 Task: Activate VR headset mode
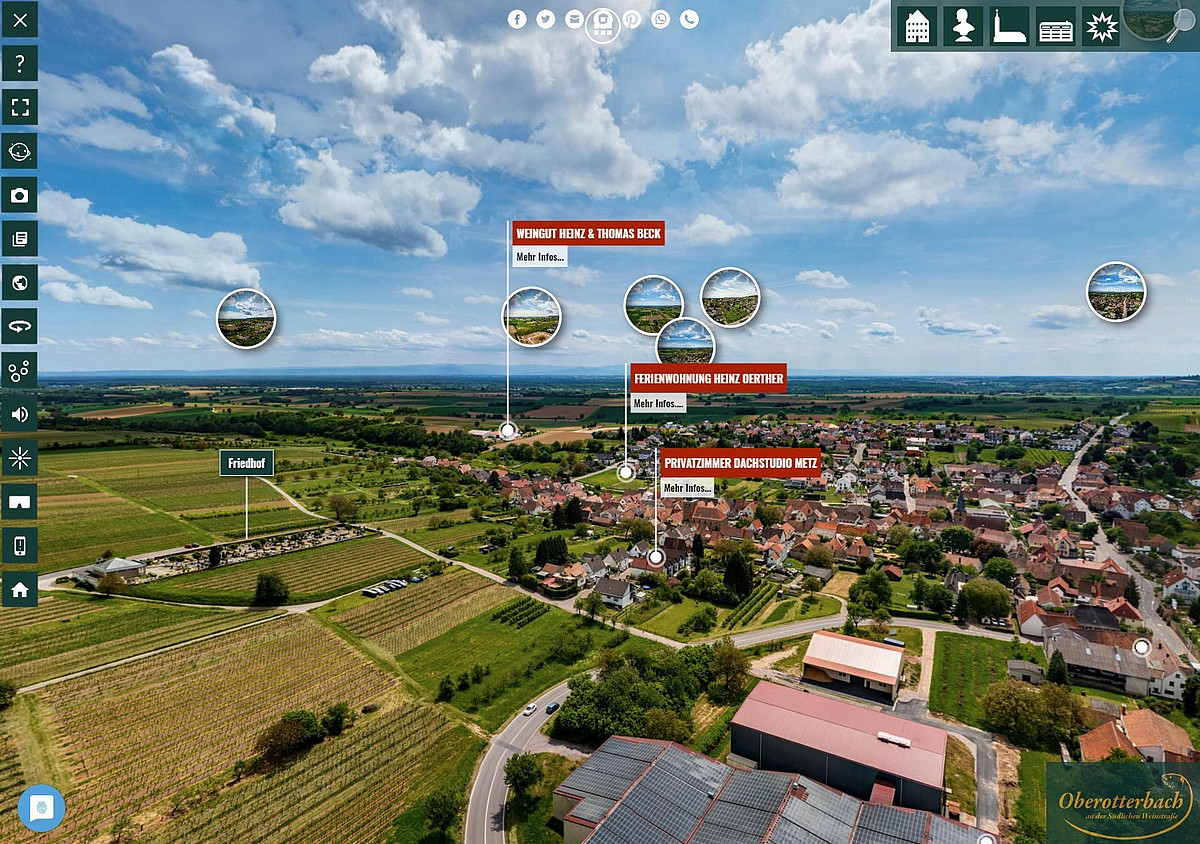tap(20, 502)
